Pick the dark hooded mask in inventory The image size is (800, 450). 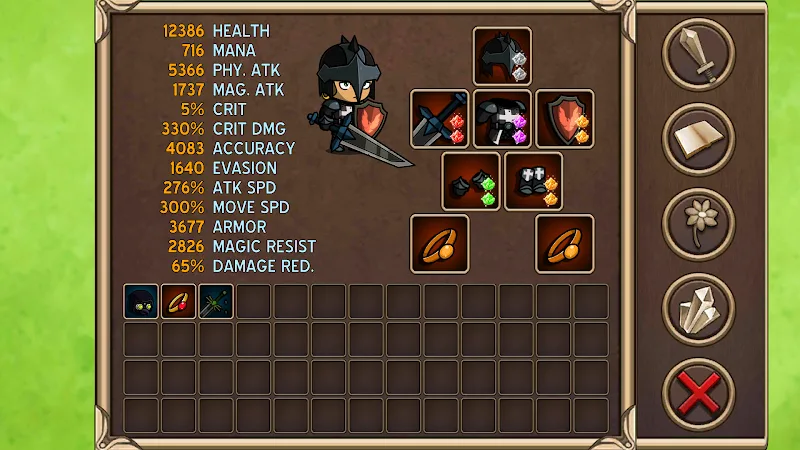141,302
